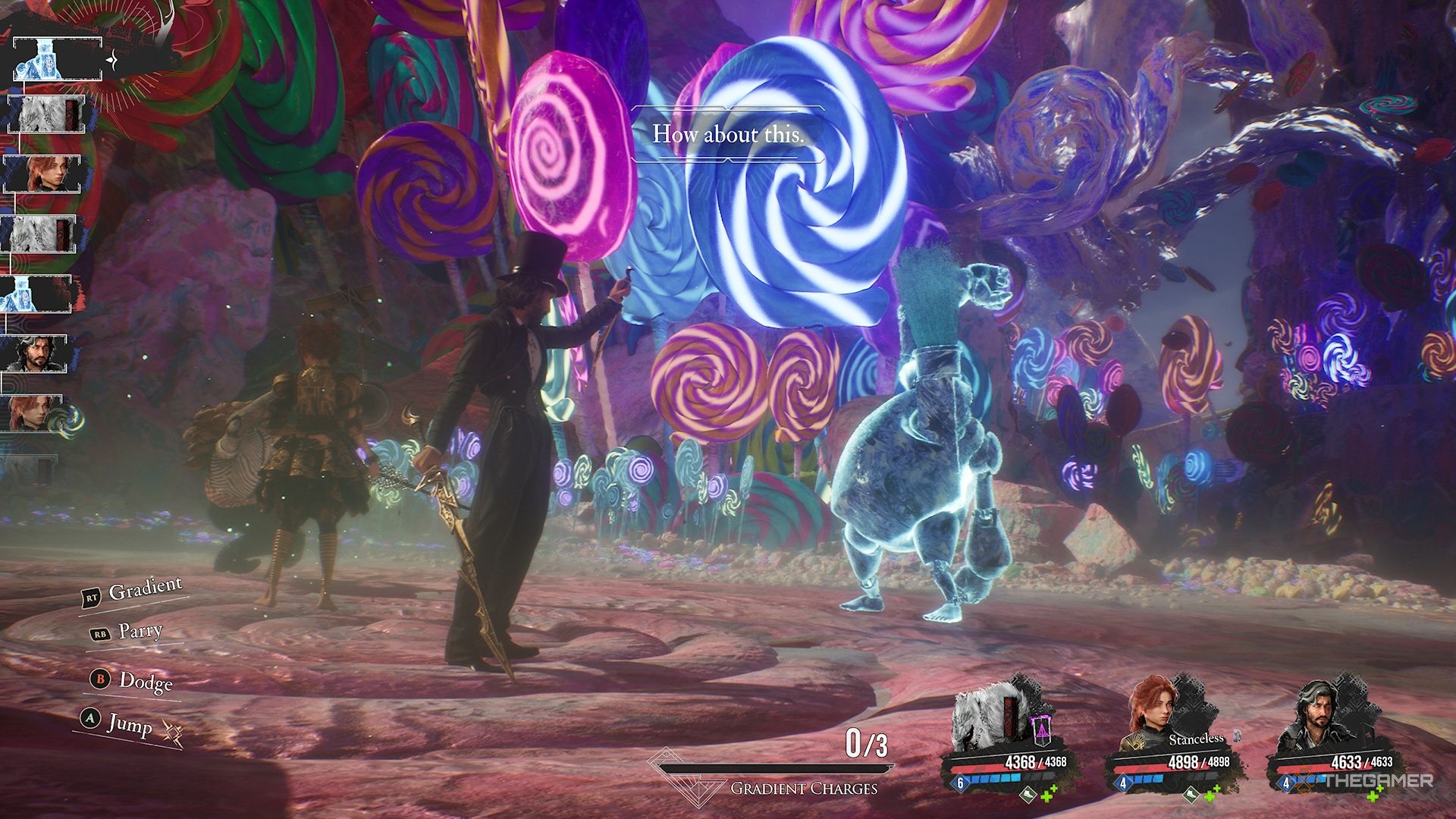The image size is (1456, 819).
Task: Select Maelle's portrait in the turn order
Action: coord(42,172)
